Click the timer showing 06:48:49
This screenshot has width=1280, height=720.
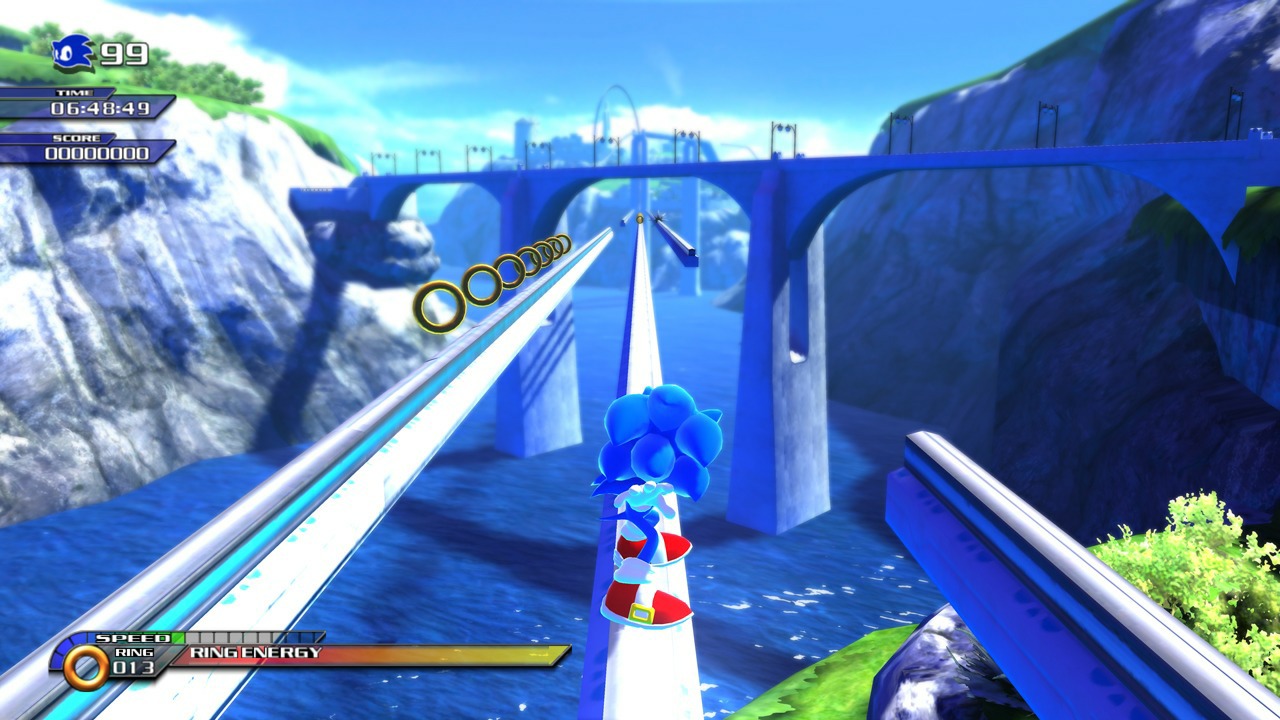coord(99,108)
